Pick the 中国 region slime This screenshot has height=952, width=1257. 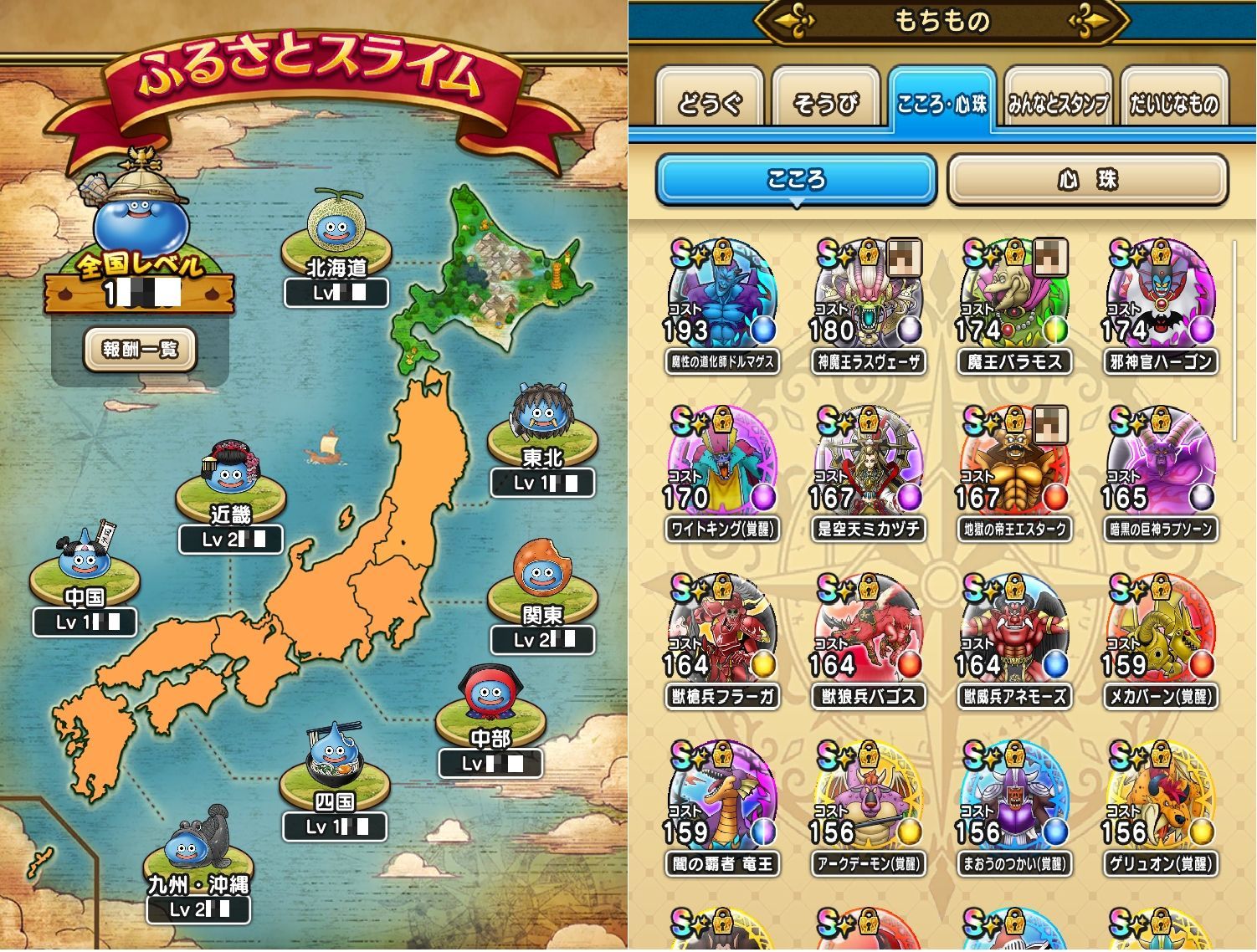point(84,556)
